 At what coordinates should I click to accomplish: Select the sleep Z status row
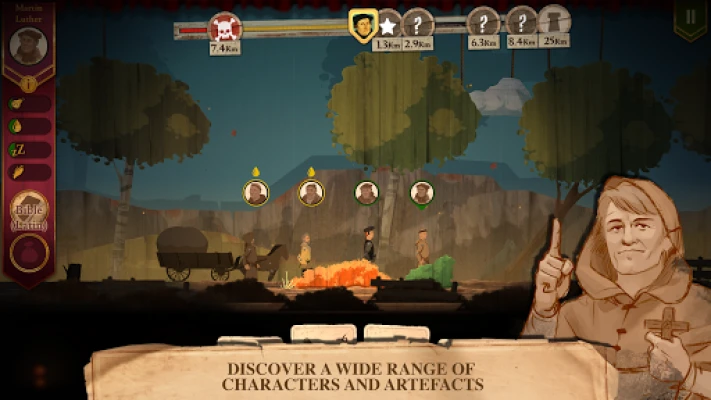28,149
